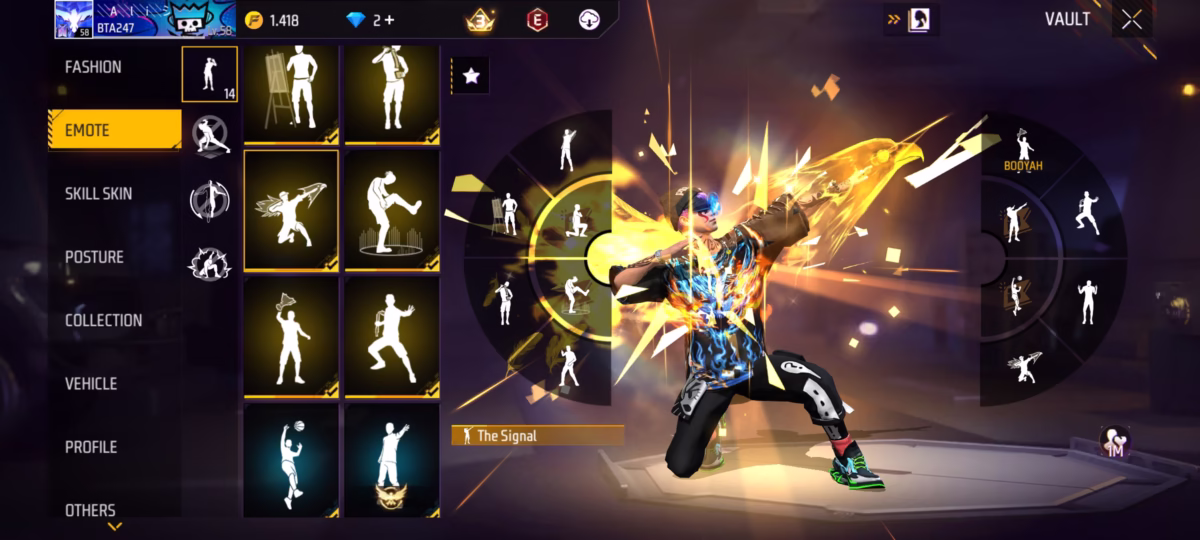Open the Others section
The width and height of the screenshot is (1200, 540).
[90, 510]
